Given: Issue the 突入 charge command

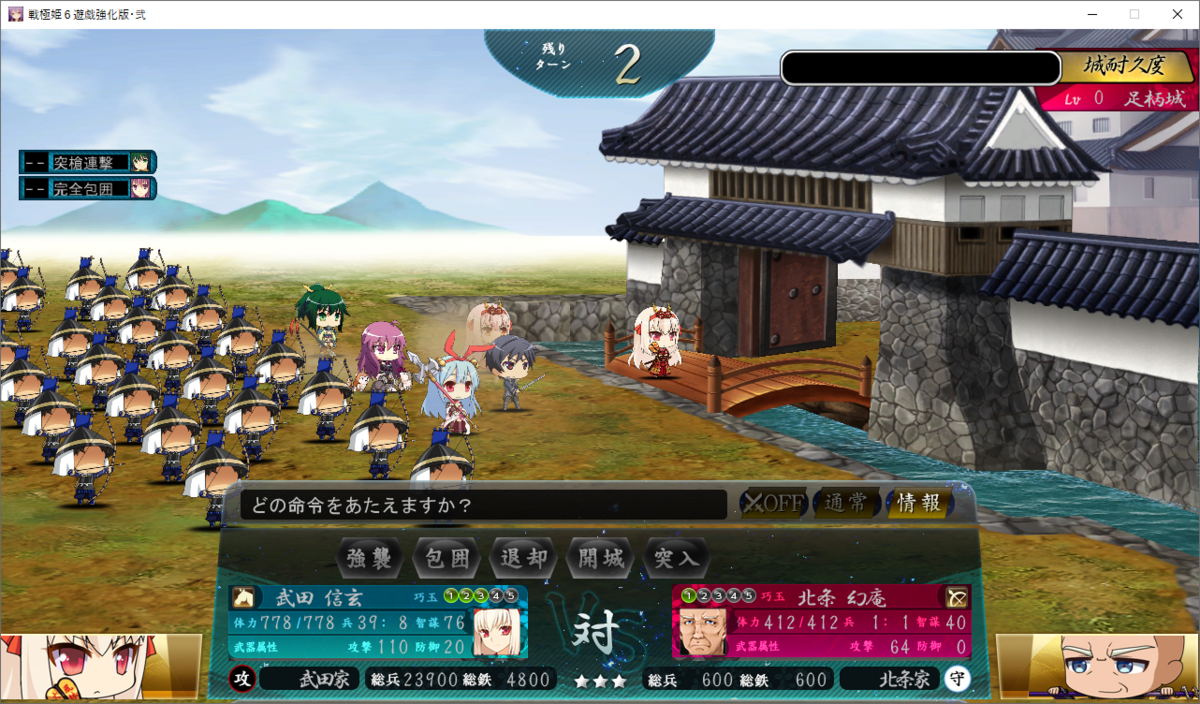Looking at the screenshot, I should click(677, 558).
